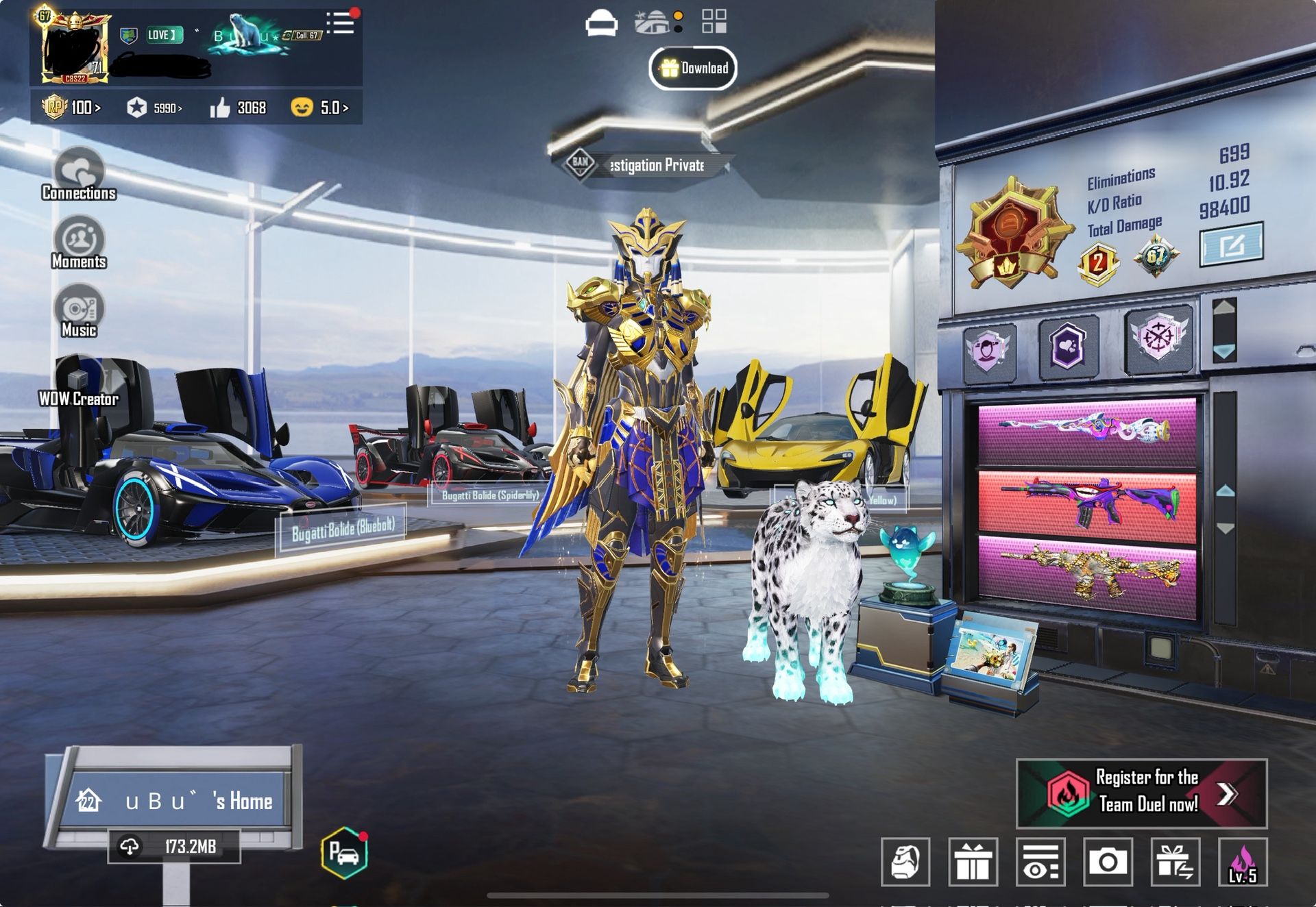Take a screenshot with the camera button
The width and height of the screenshot is (1316, 907).
tap(1108, 862)
